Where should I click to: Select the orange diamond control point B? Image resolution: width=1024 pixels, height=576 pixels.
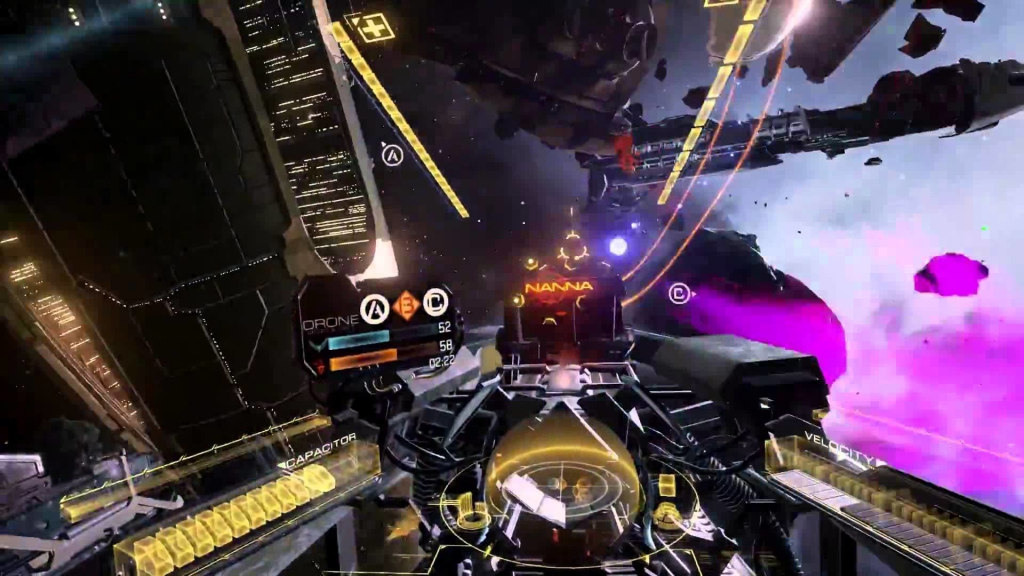click(405, 305)
